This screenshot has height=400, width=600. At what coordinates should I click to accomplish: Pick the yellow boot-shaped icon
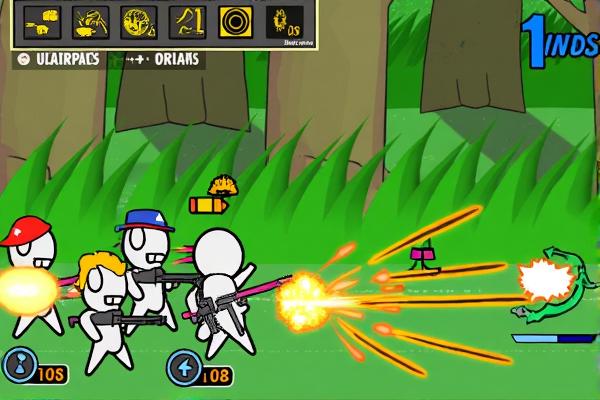click(186, 20)
